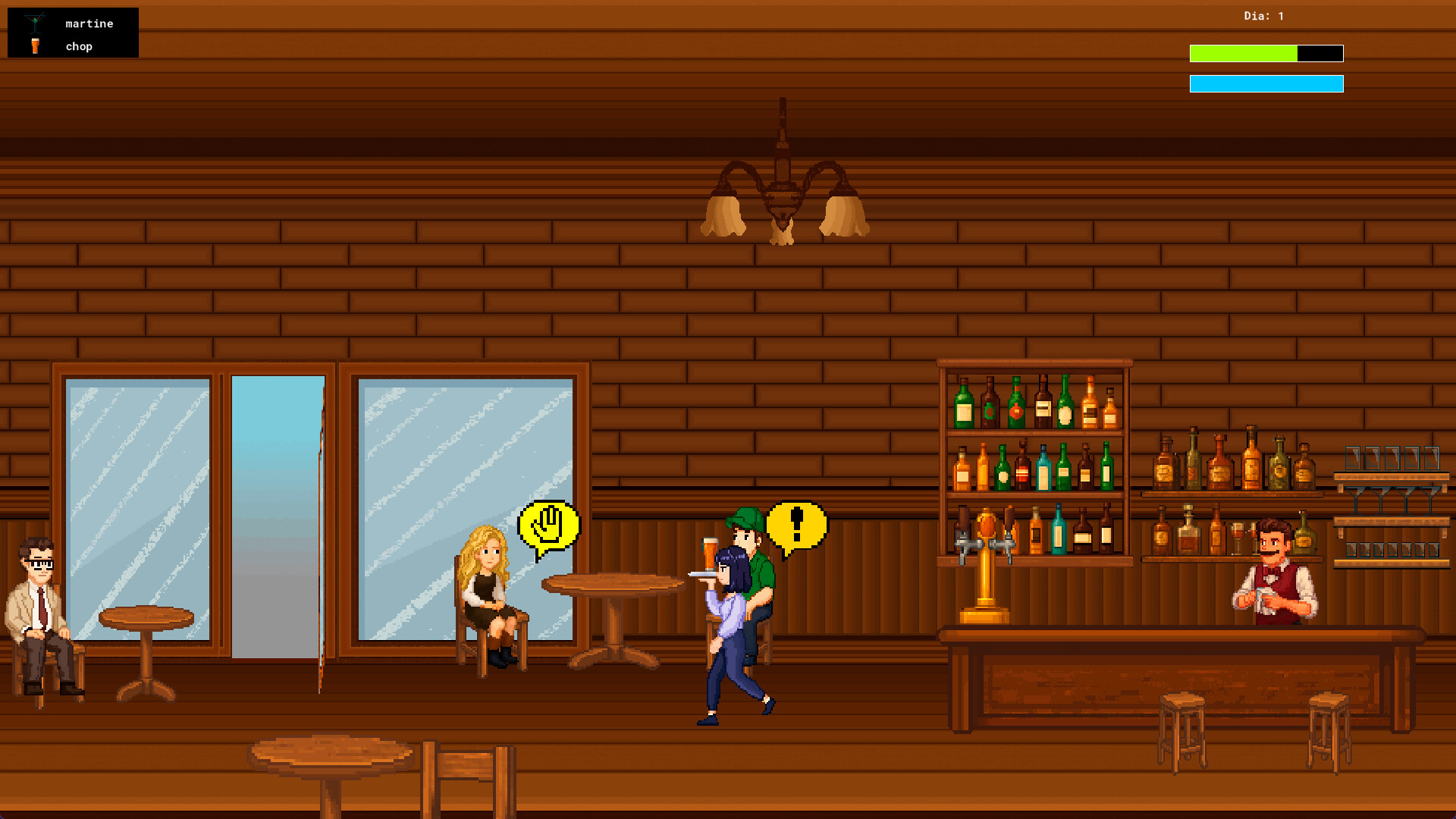Viewport: 1456px width, 819px height.
Task: Select the beer glass icon next to chop
Action: pos(36,45)
